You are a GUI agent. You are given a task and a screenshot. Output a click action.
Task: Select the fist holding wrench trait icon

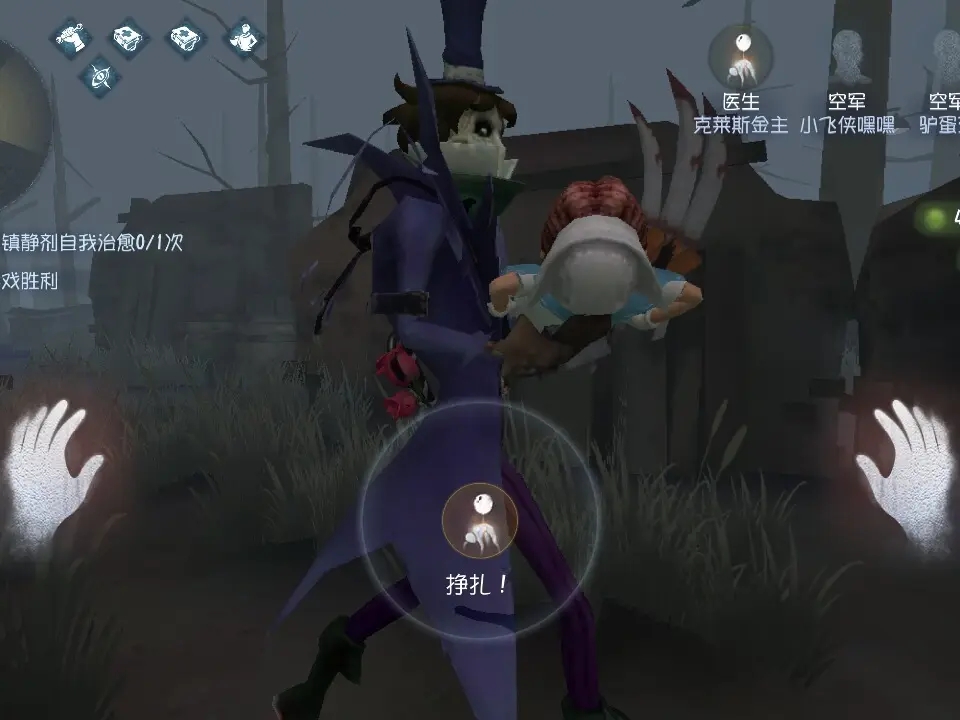click(x=71, y=38)
